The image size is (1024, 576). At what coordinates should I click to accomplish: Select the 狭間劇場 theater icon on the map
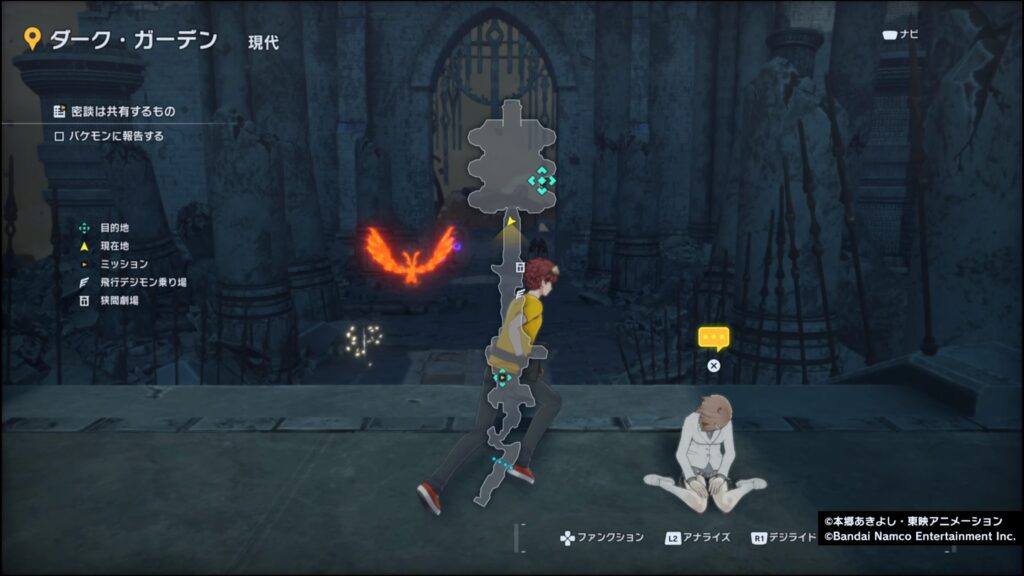coord(520,267)
